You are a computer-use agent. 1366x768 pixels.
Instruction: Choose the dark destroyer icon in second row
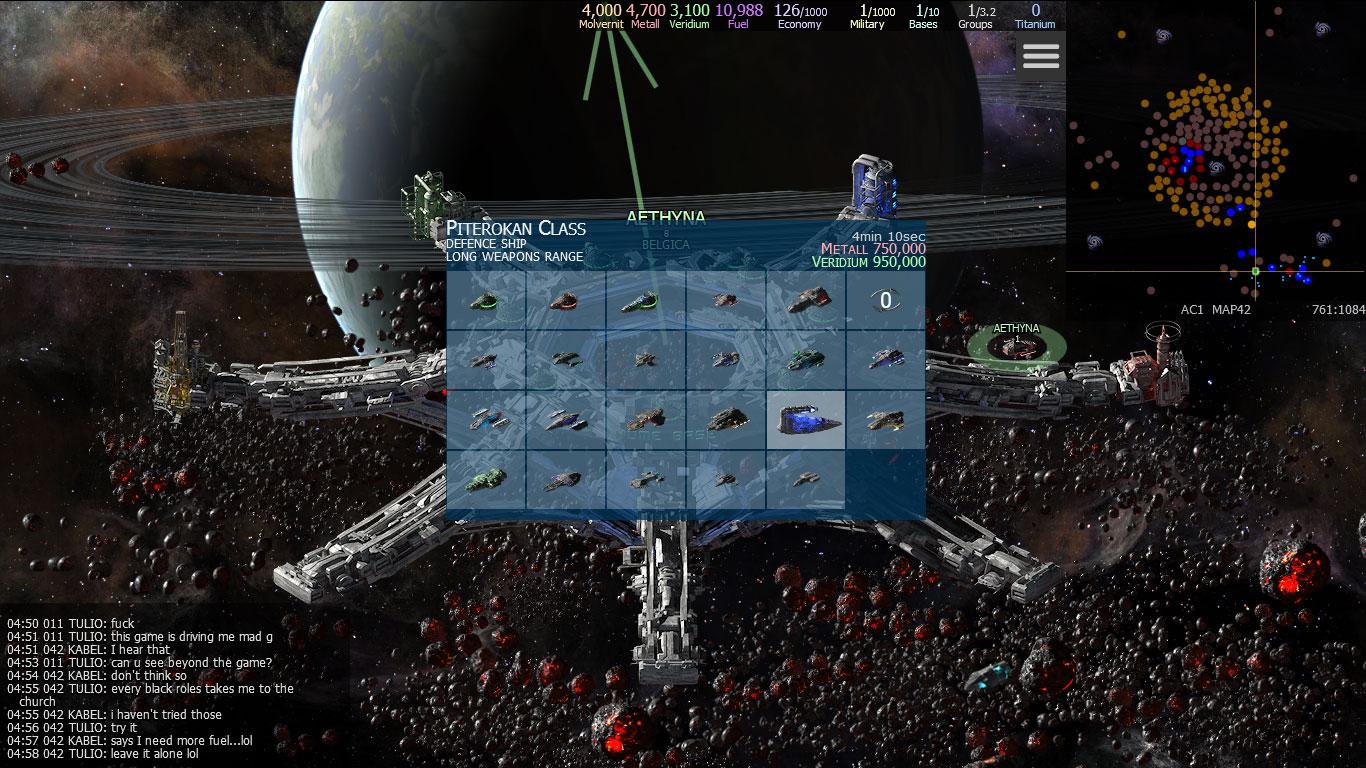(x=565, y=360)
